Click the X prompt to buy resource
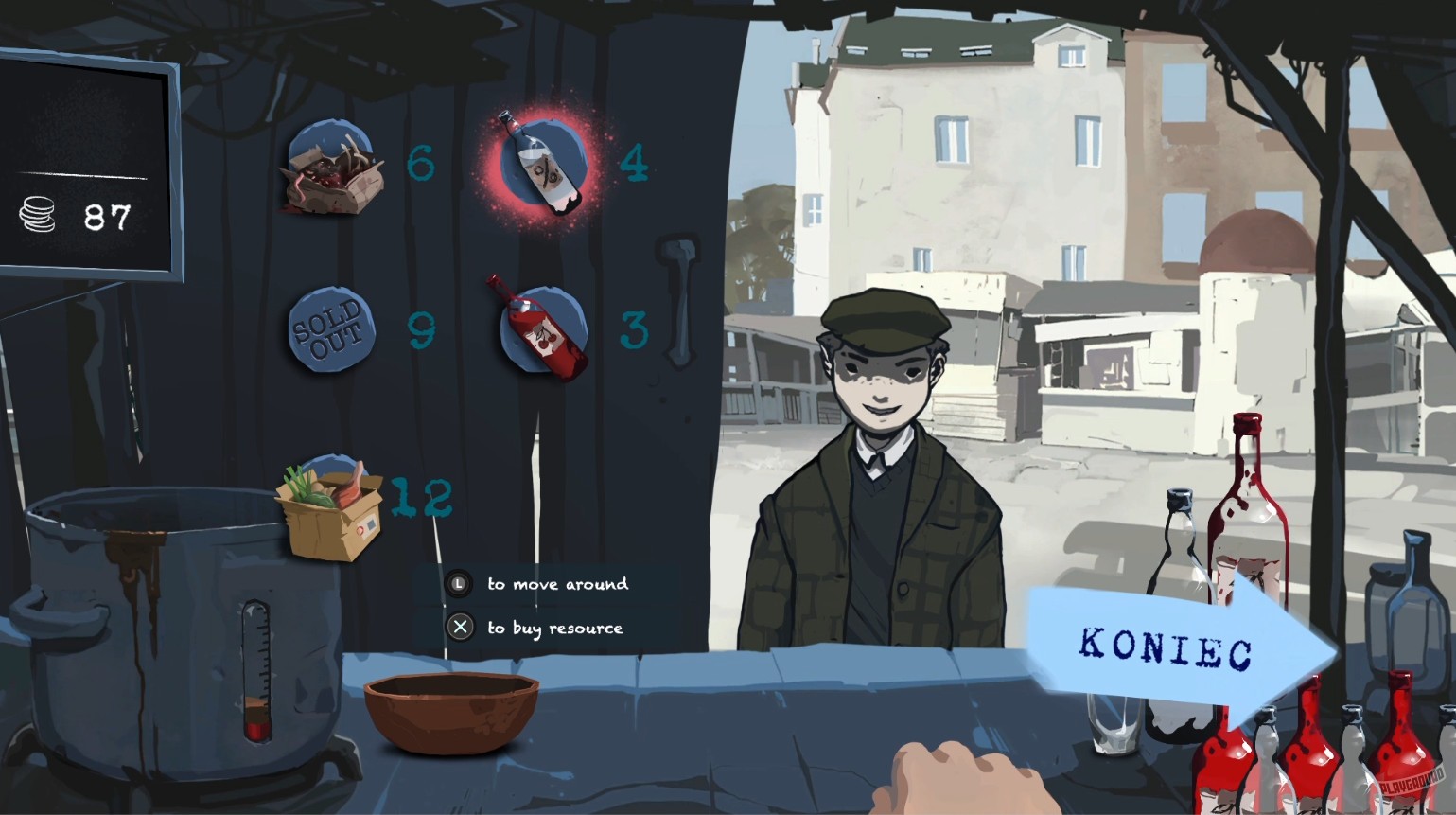The height and width of the screenshot is (815, 1456). (x=461, y=627)
